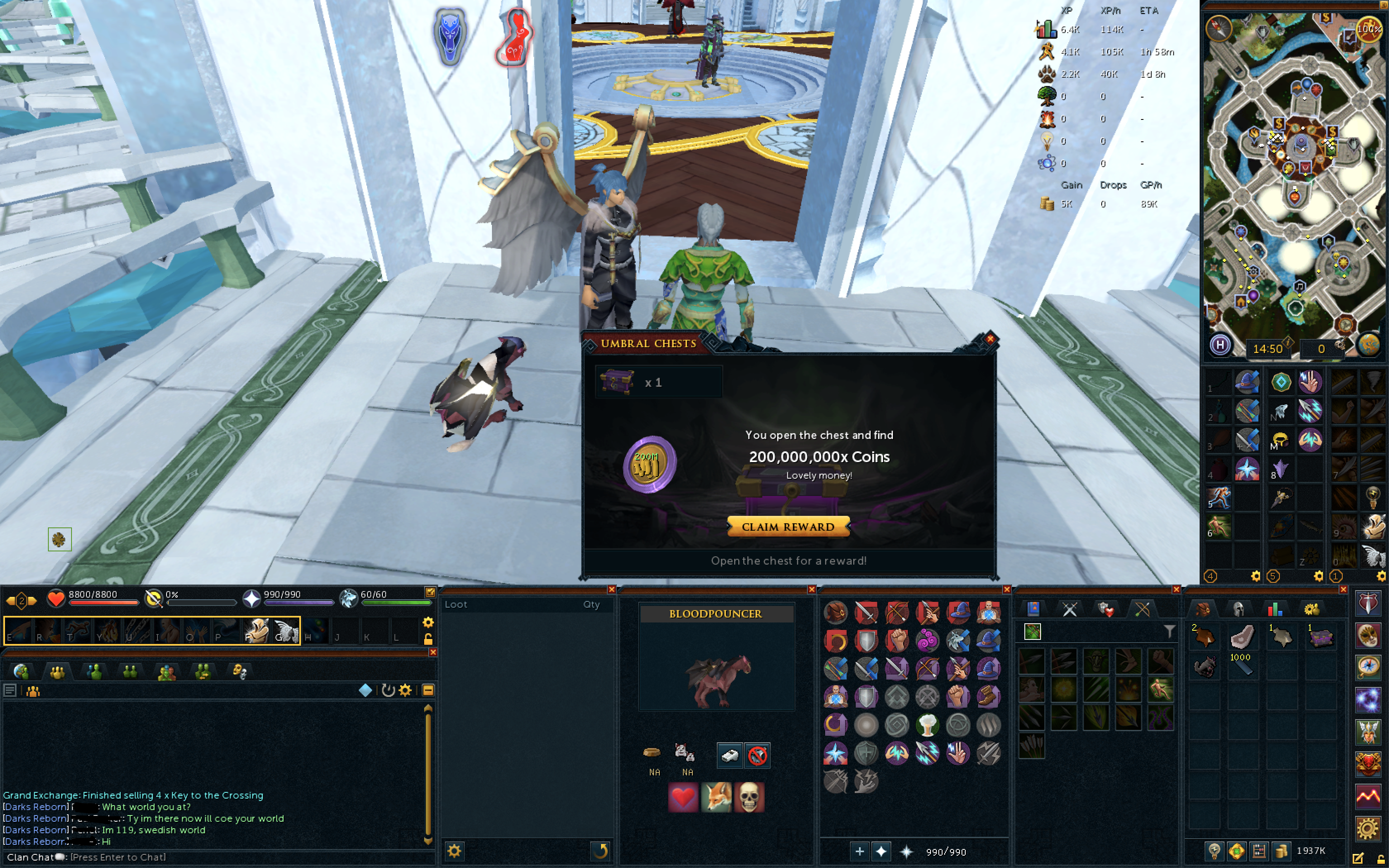Image resolution: width=1389 pixels, height=868 pixels.
Task: Switch action bars using the left arrow
Action: click(10, 601)
